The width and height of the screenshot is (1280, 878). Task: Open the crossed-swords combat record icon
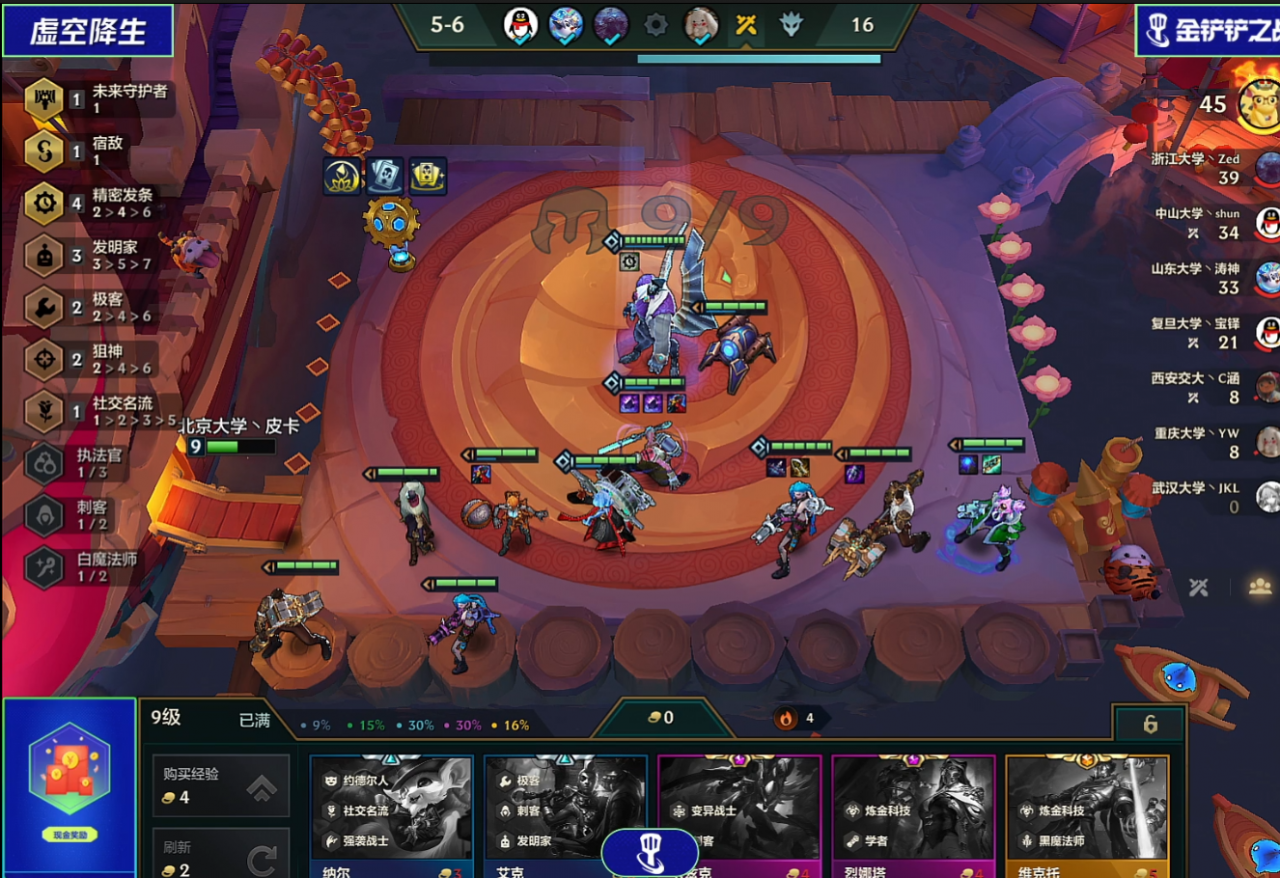click(1199, 587)
